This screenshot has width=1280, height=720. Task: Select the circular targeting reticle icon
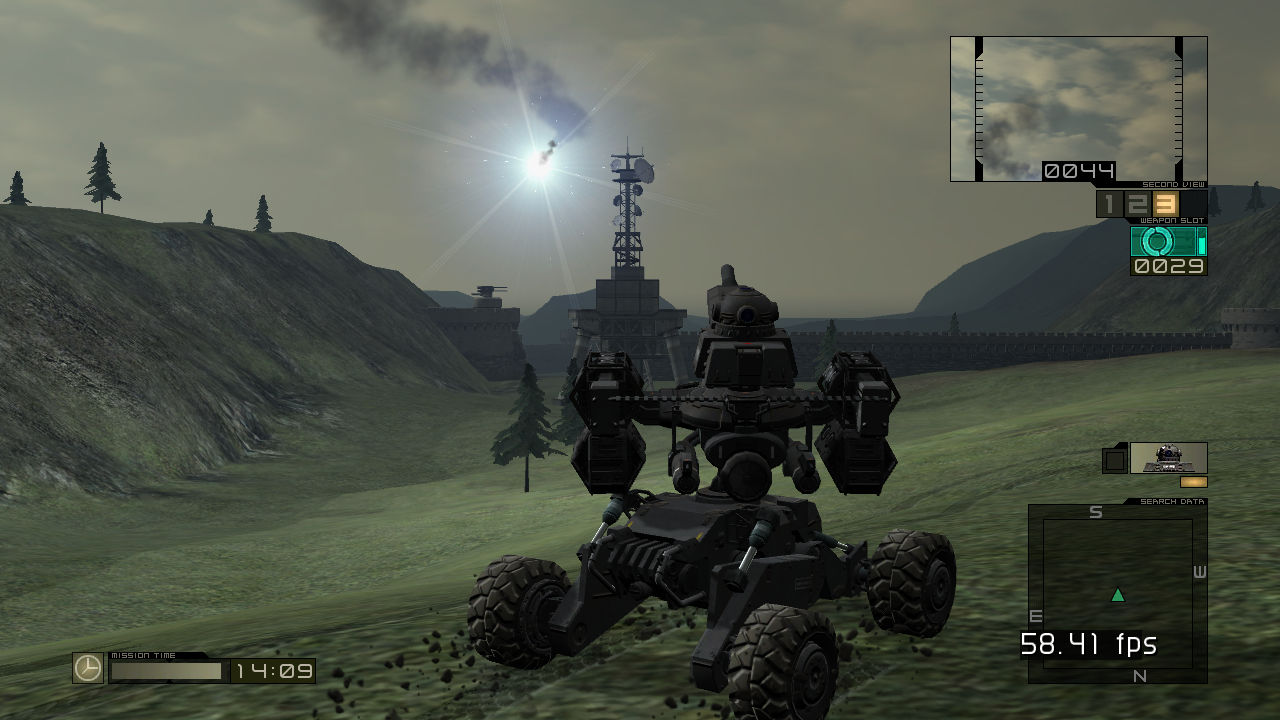click(x=1157, y=240)
